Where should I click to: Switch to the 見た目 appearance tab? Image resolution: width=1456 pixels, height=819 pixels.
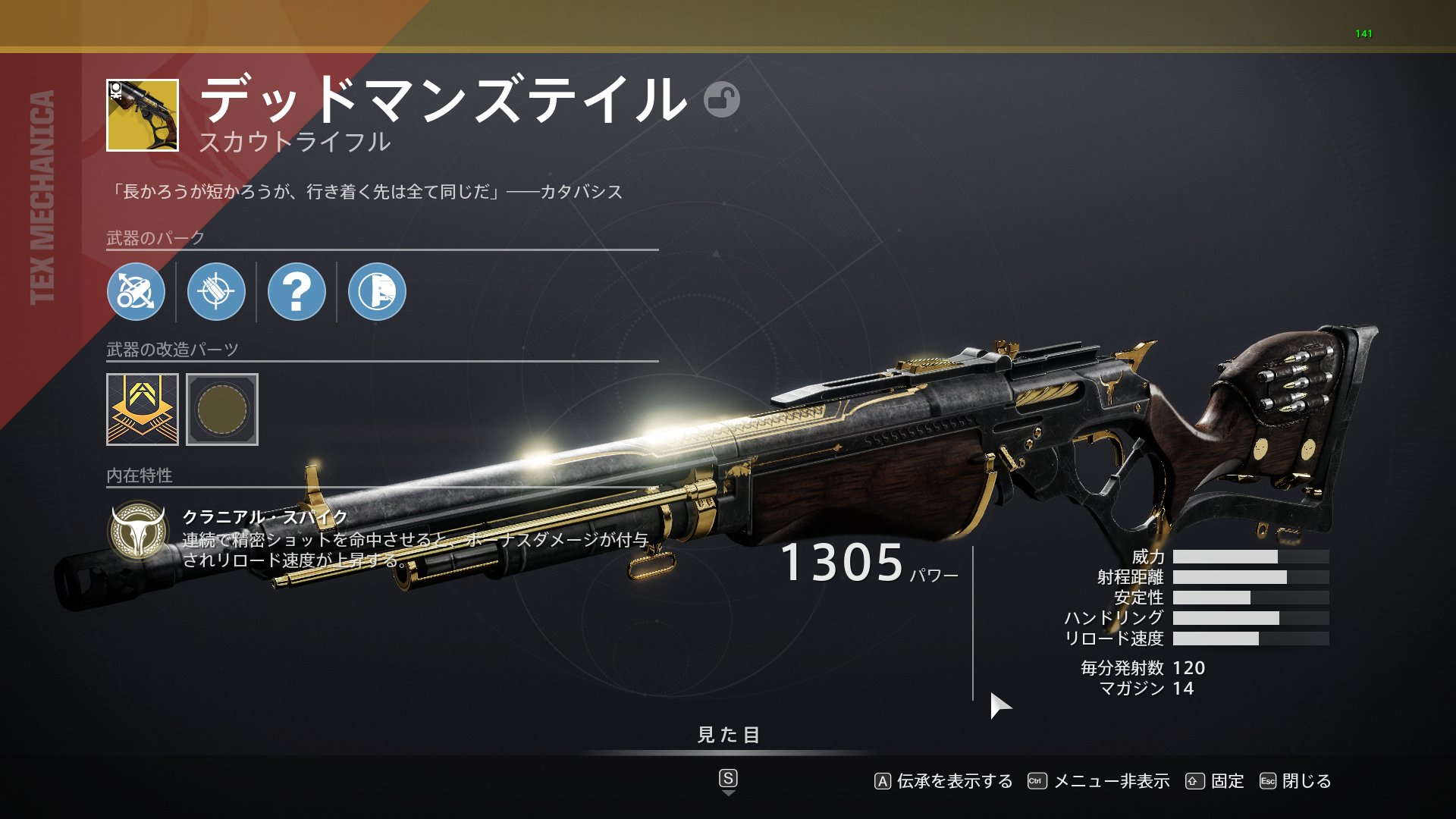tap(728, 735)
